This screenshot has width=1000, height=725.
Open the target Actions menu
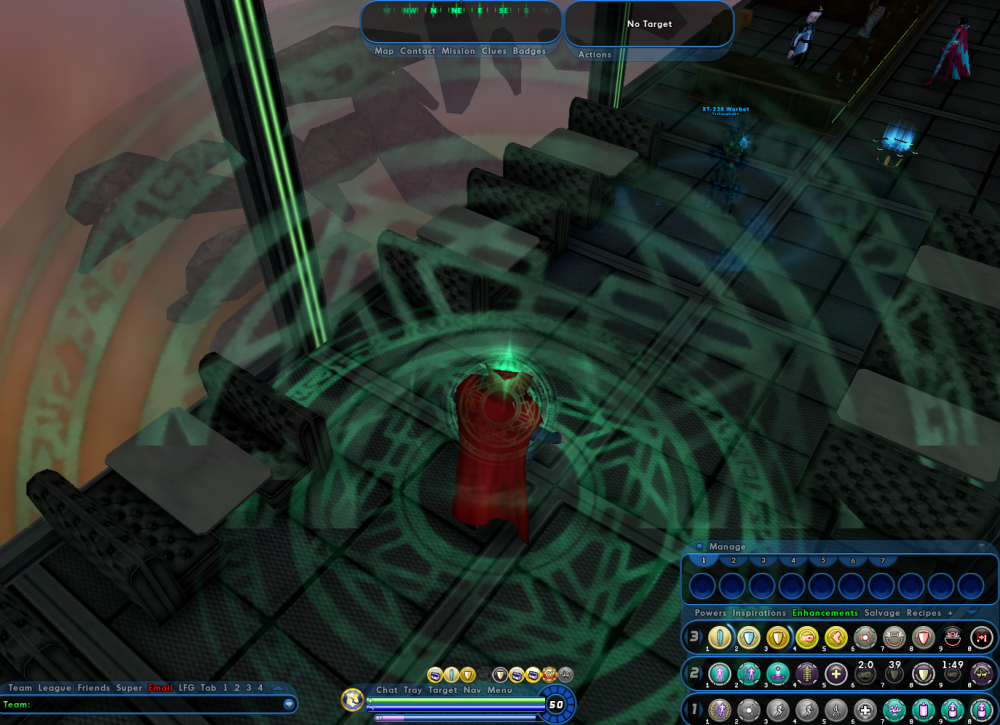595,55
